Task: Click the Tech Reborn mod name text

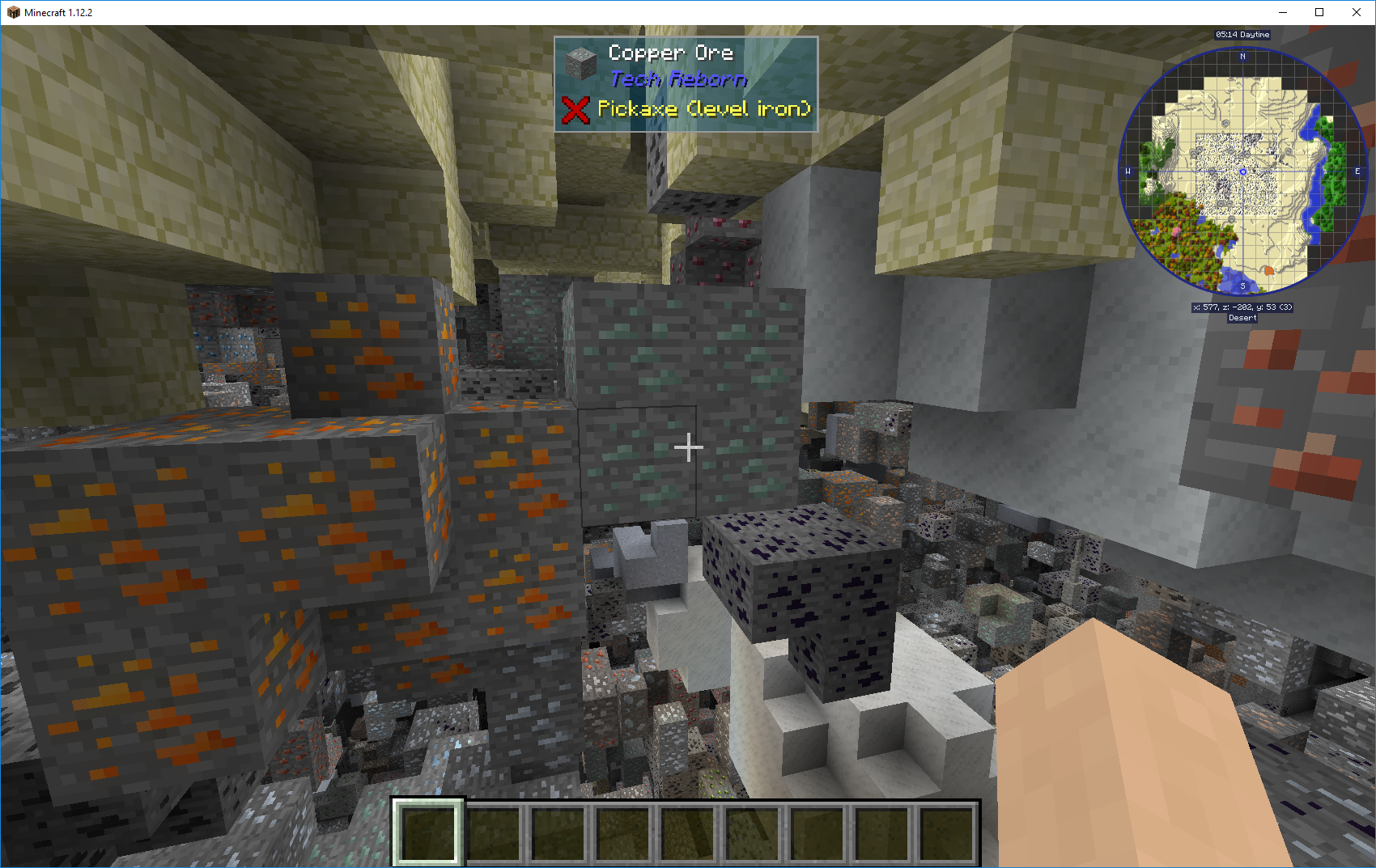Action: [678, 79]
